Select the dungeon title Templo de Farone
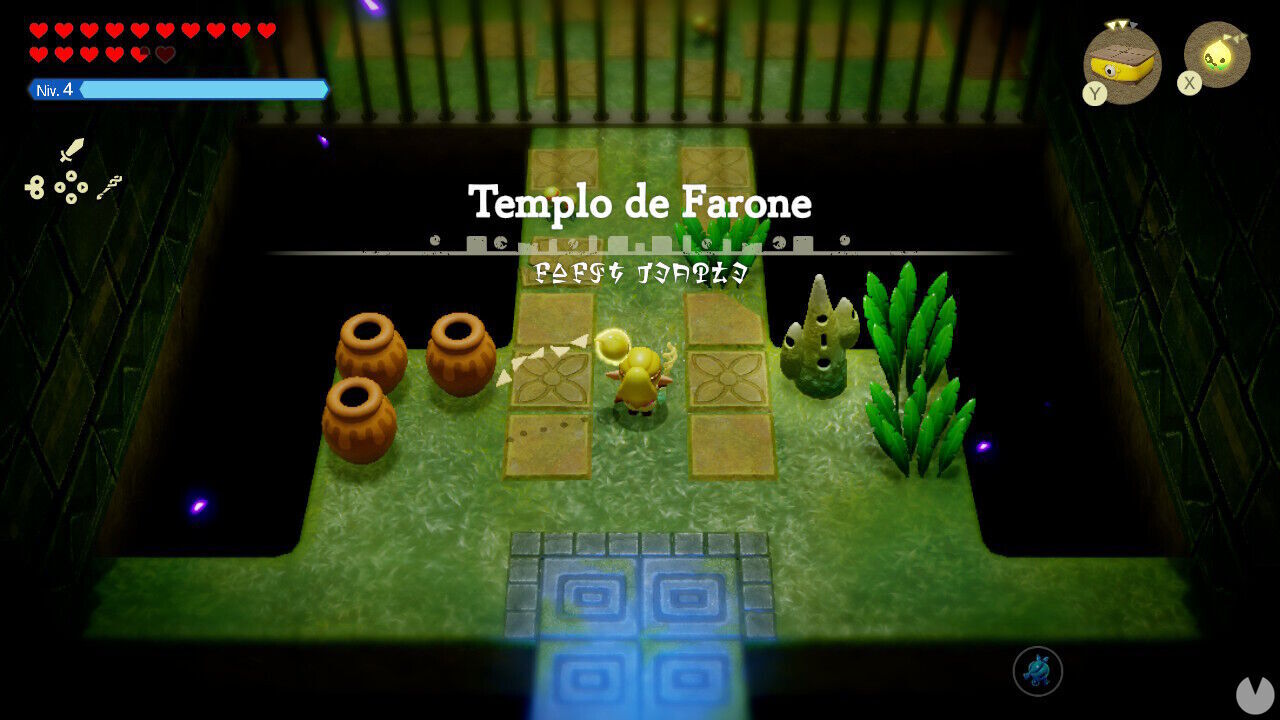This screenshot has height=720, width=1280. (640, 203)
